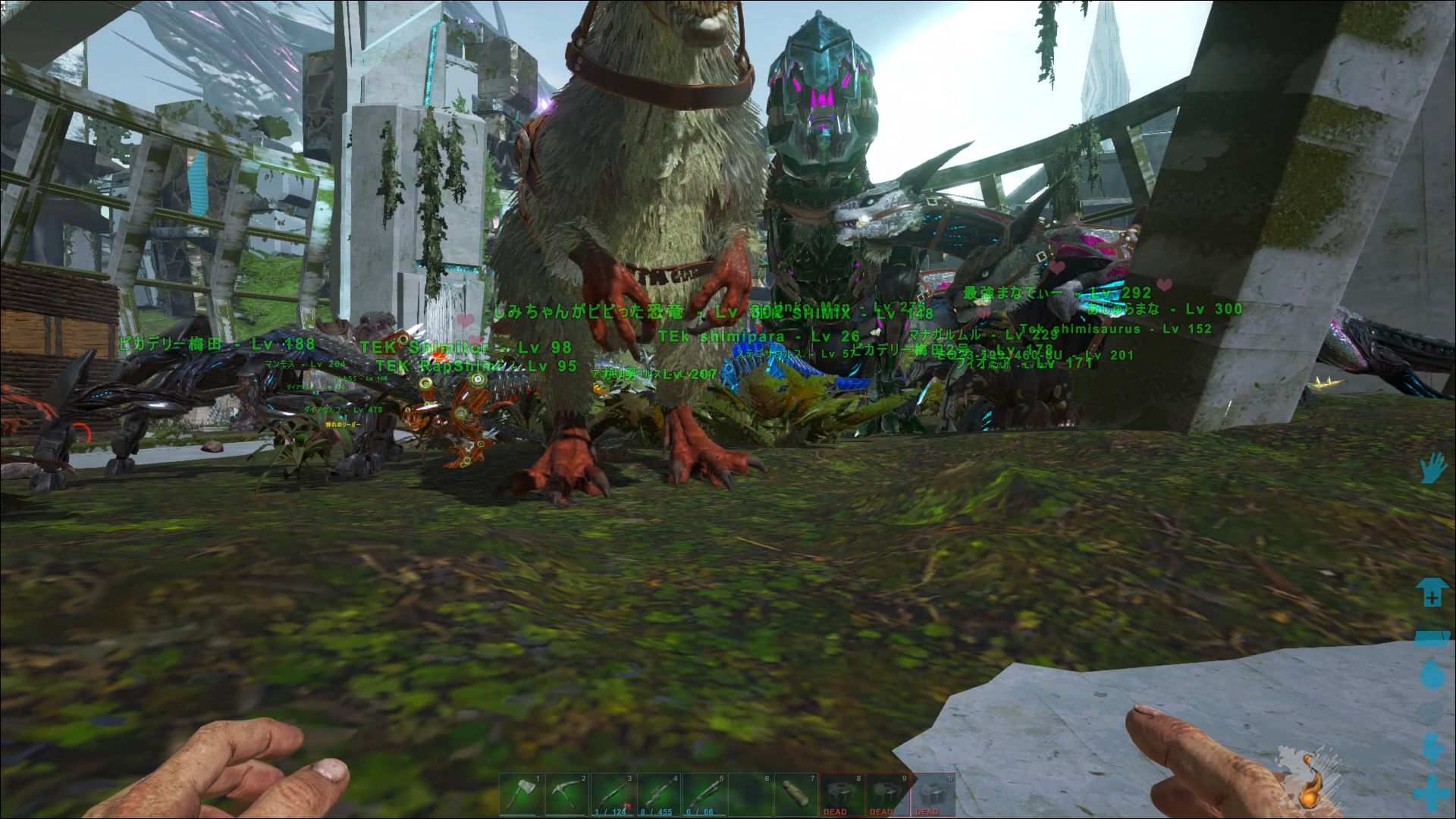Use the tan cylindrical item in slot 7
The width and height of the screenshot is (1456, 819).
pyautogui.click(x=795, y=795)
